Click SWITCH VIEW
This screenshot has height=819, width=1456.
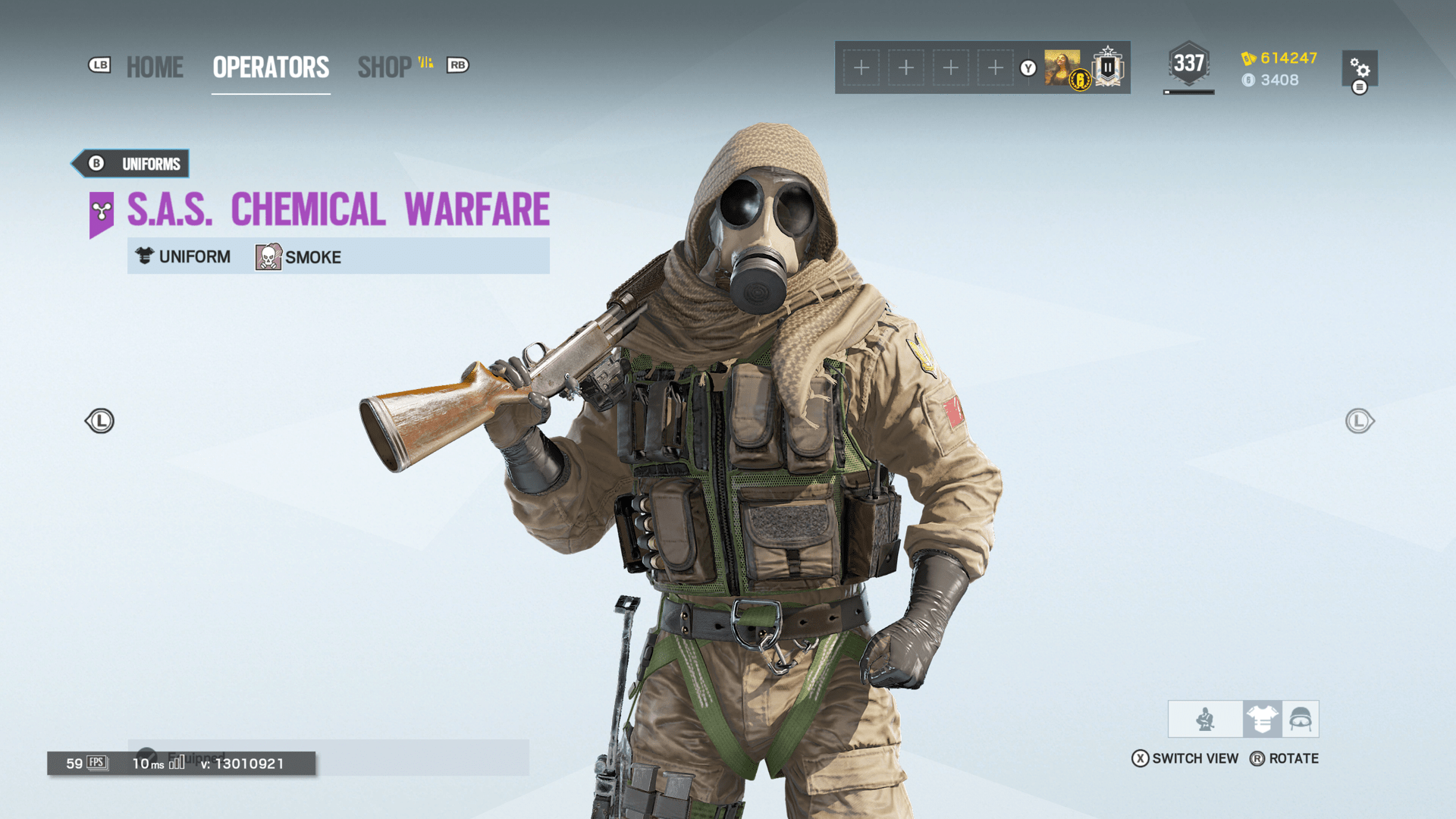1194,758
